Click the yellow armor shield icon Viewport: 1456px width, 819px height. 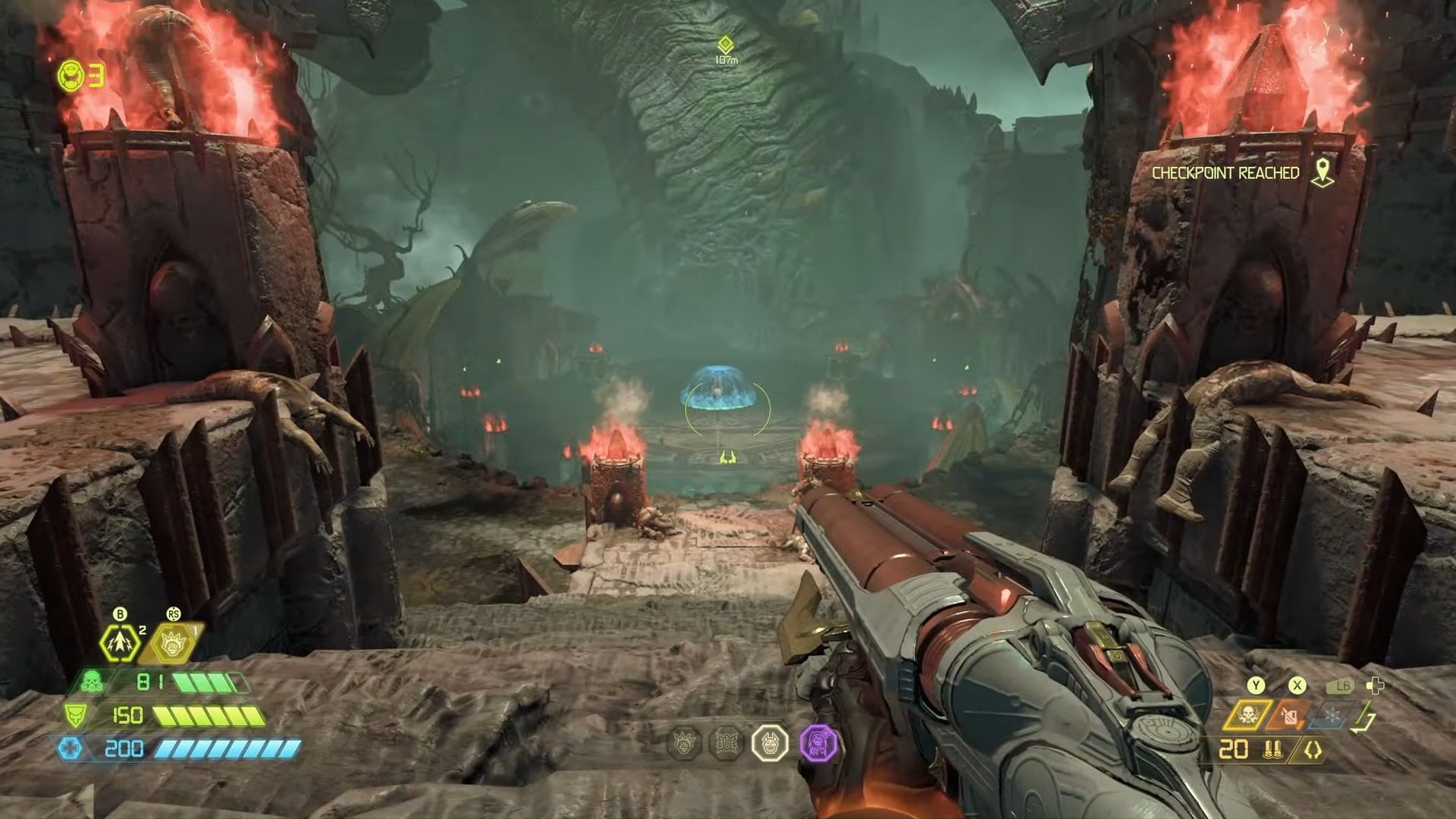(76, 717)
